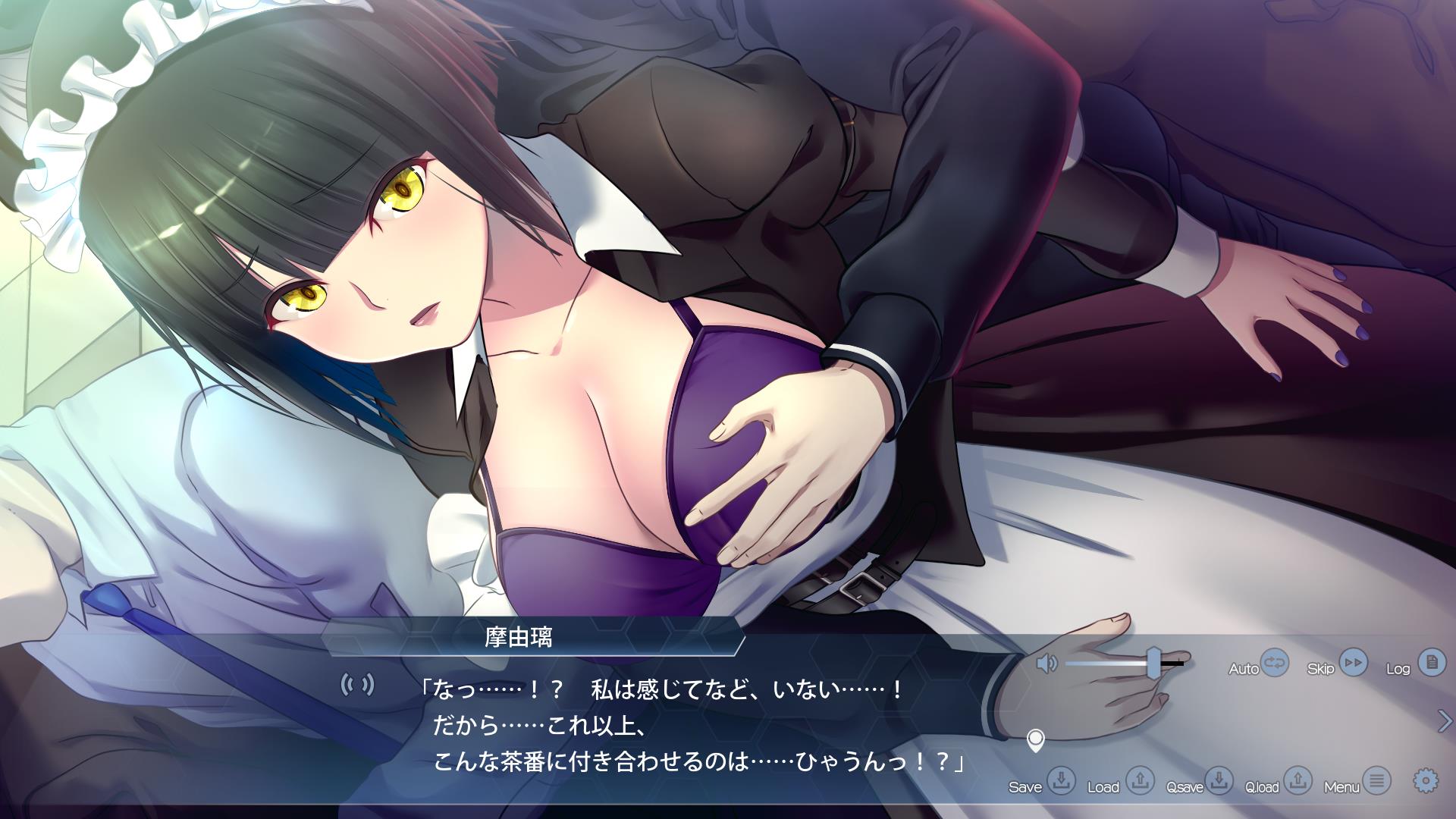This screenshot has height=819, width=1456.
Task: Mute voice using the speaker icon
Action: 1046,664
